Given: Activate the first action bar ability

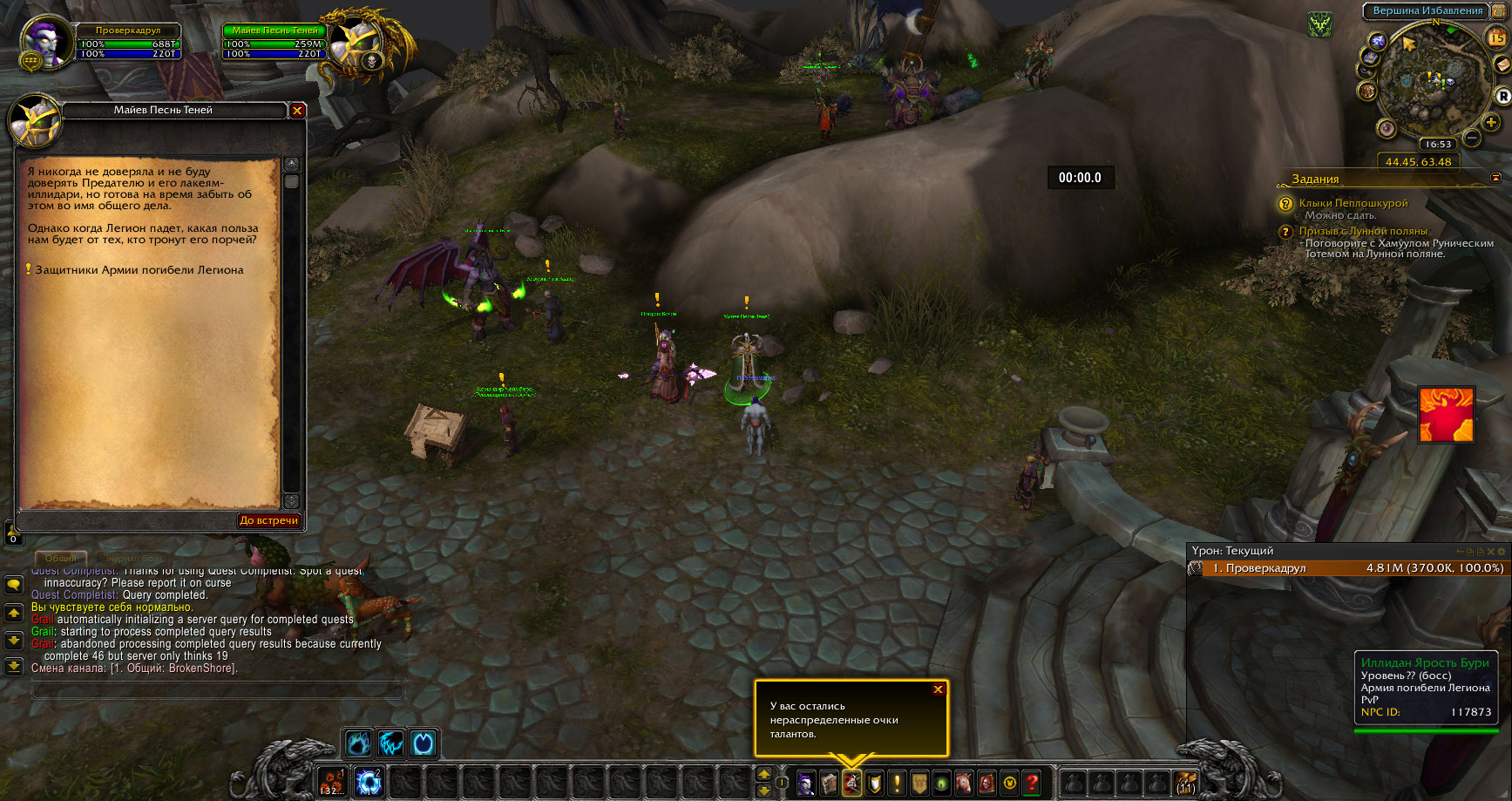Looking at the screenshot, I should (x=332, y=782).
